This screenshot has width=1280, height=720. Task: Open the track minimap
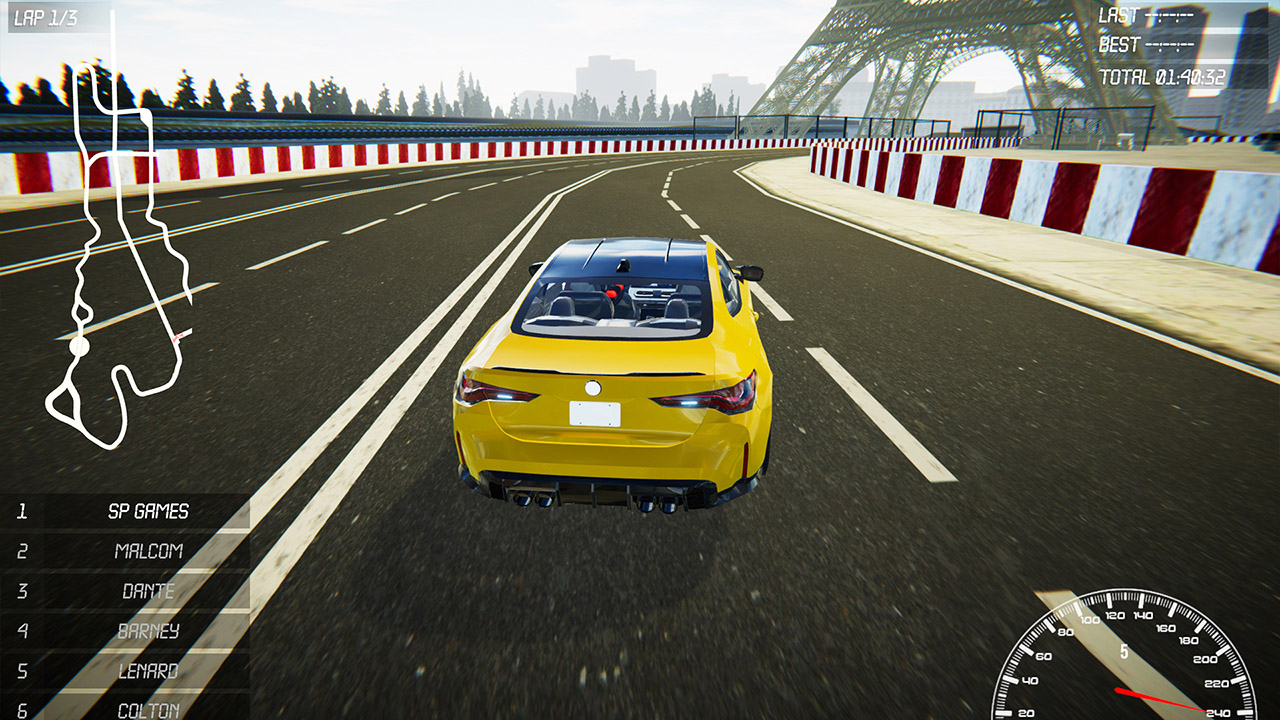[x=115, y=250]
